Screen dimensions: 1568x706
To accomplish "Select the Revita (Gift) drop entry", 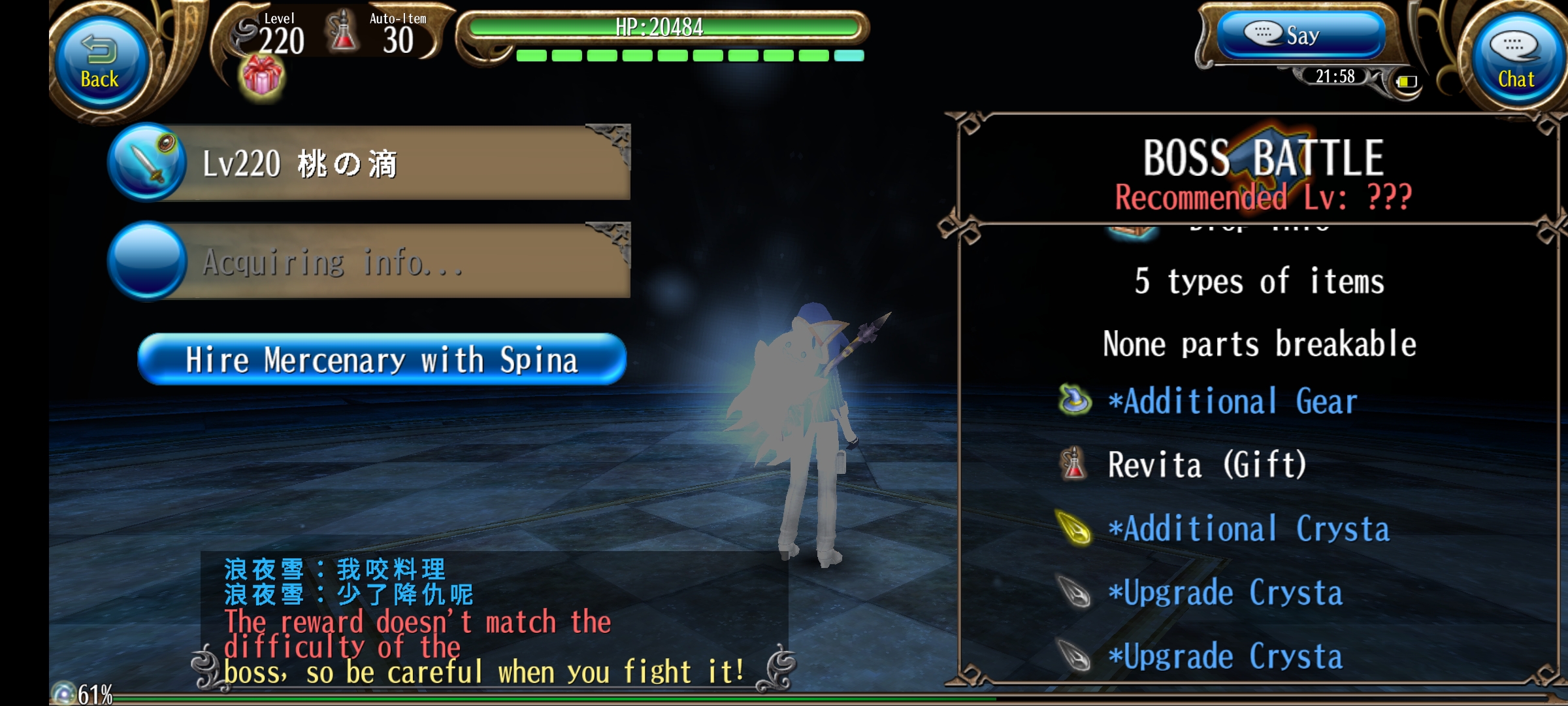I will pos(1206,465).
